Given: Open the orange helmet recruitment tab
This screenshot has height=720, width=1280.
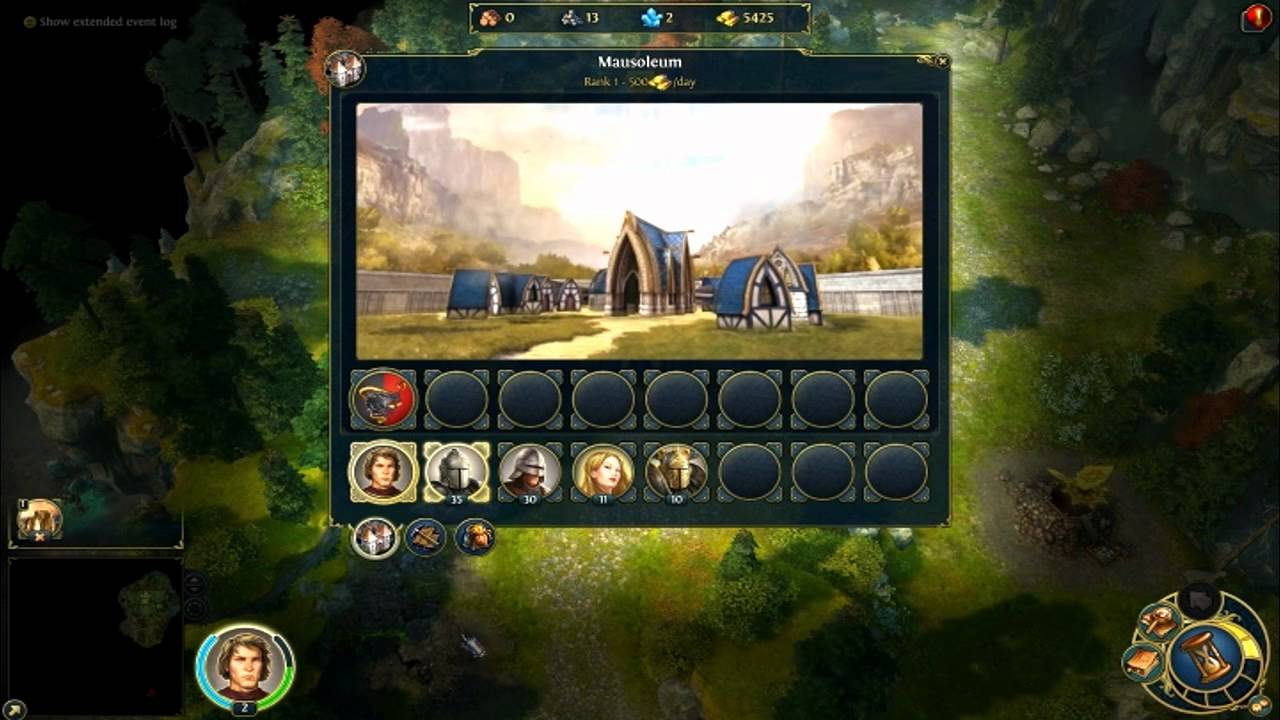Looking at the screenshot, I should 475,538.
